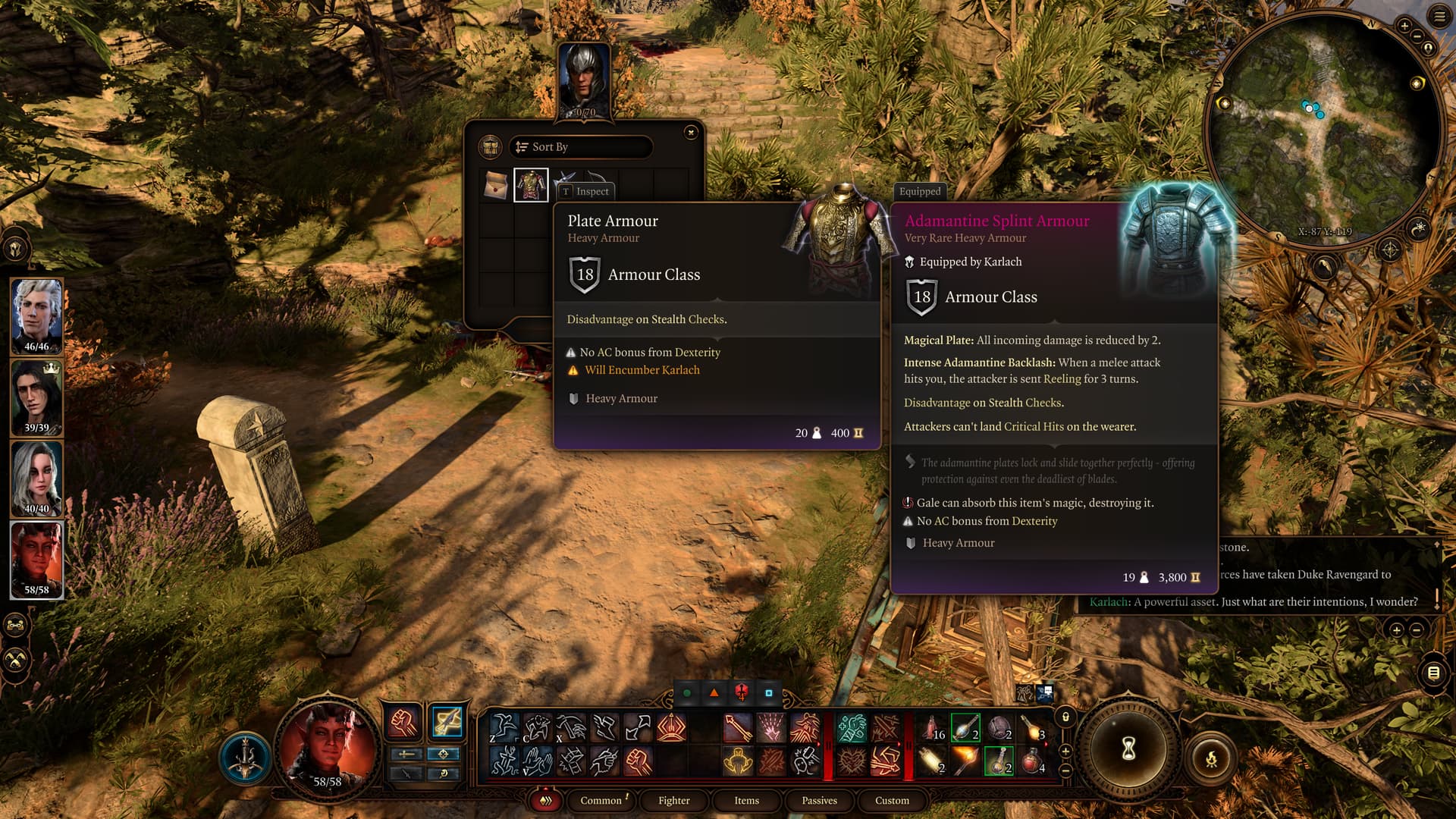Click the hourglass end turn button

1128,750
